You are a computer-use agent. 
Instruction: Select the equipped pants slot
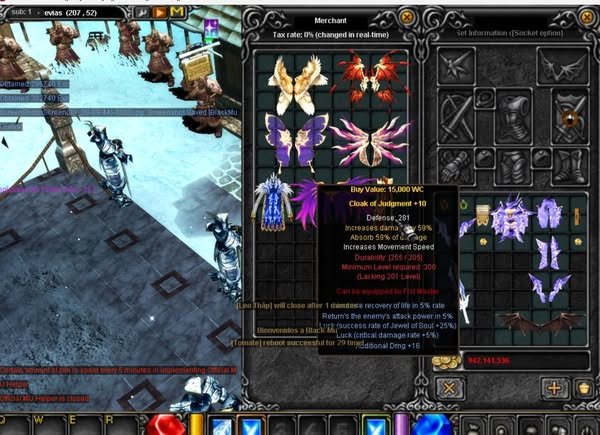click(x=513, y=167)
